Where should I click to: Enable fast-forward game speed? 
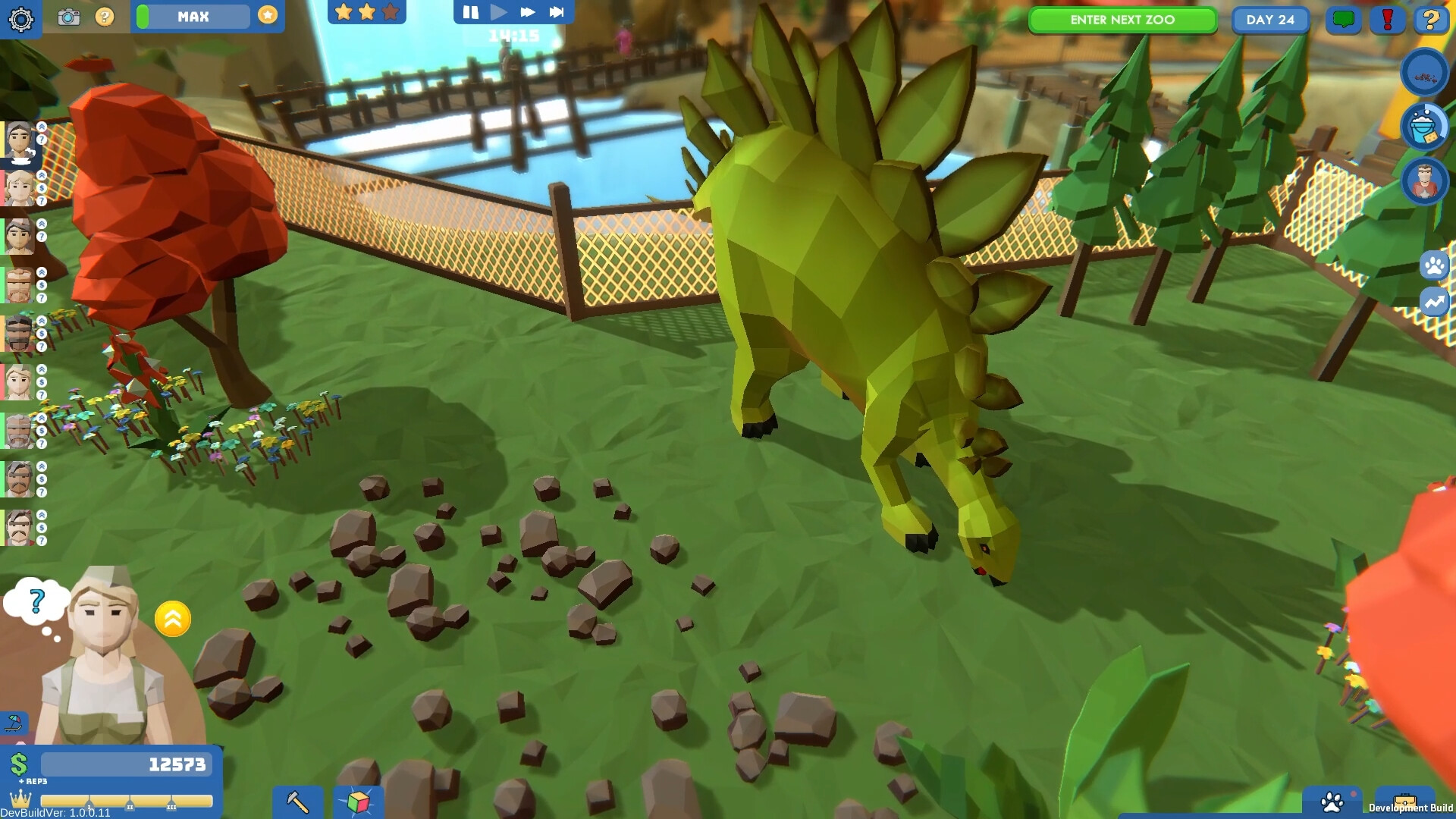[x=529, y=11]
